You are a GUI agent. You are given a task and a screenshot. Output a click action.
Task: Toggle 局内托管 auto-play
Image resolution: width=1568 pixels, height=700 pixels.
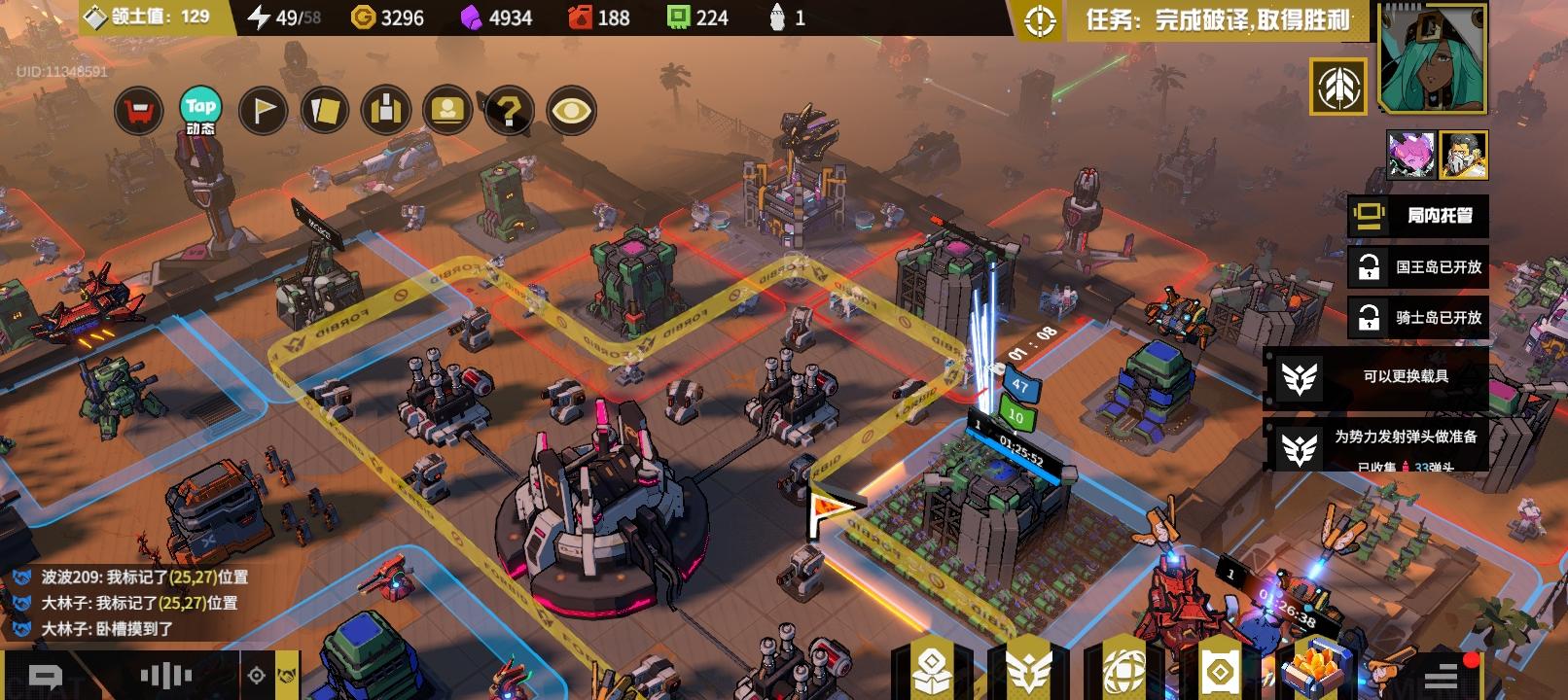point(1417,216)
